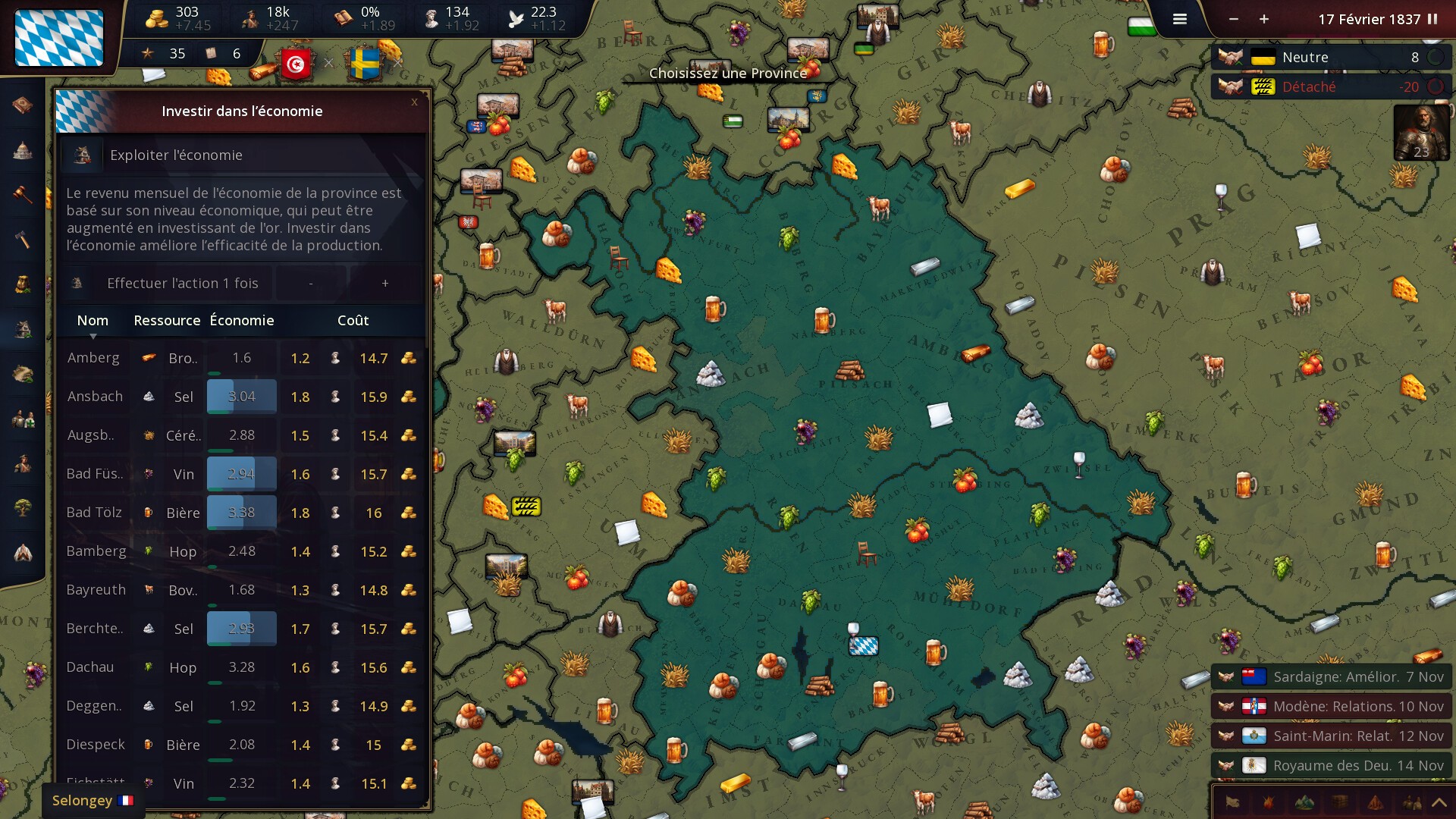This screenshot has width=1456, height=819.
Task: Decrease game speed with minus button
Action: pos(1234,20)
